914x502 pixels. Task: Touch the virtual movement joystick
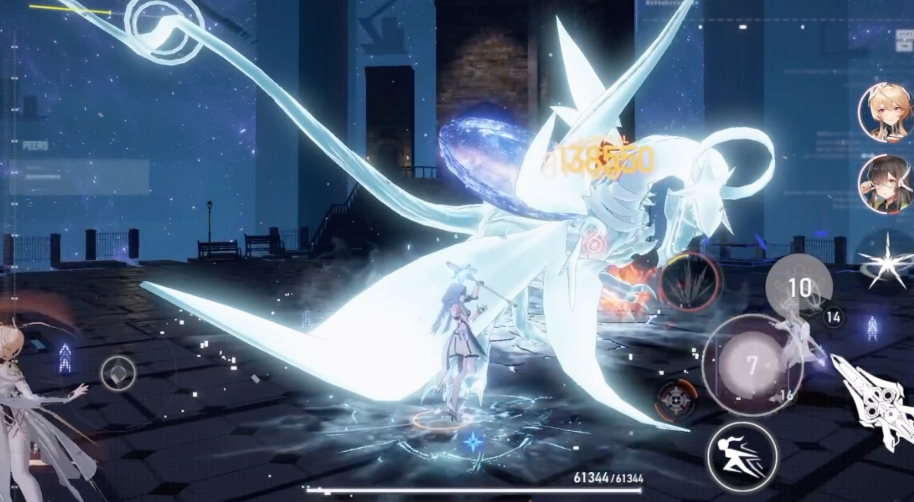tap(118, 373)
